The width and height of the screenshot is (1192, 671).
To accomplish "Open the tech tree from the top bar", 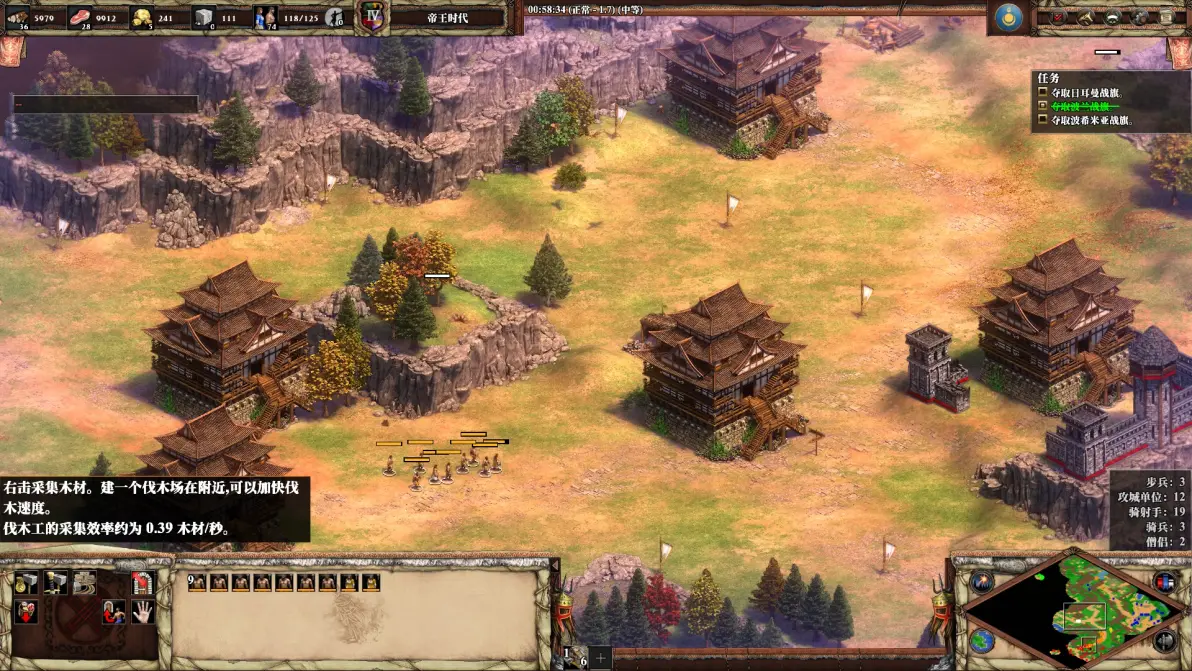I will tap(1085, 17).
